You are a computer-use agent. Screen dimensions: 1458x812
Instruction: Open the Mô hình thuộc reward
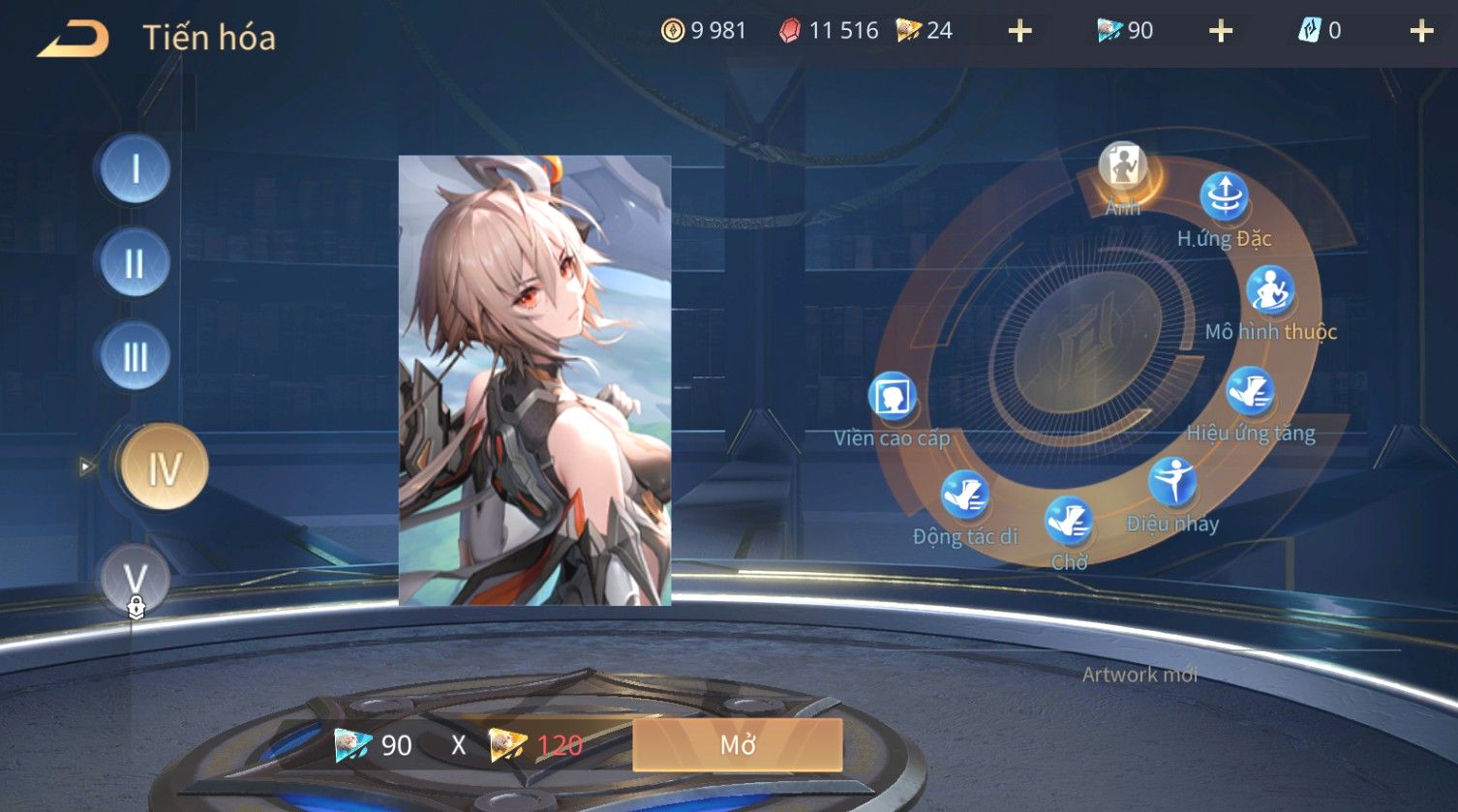1270,289
